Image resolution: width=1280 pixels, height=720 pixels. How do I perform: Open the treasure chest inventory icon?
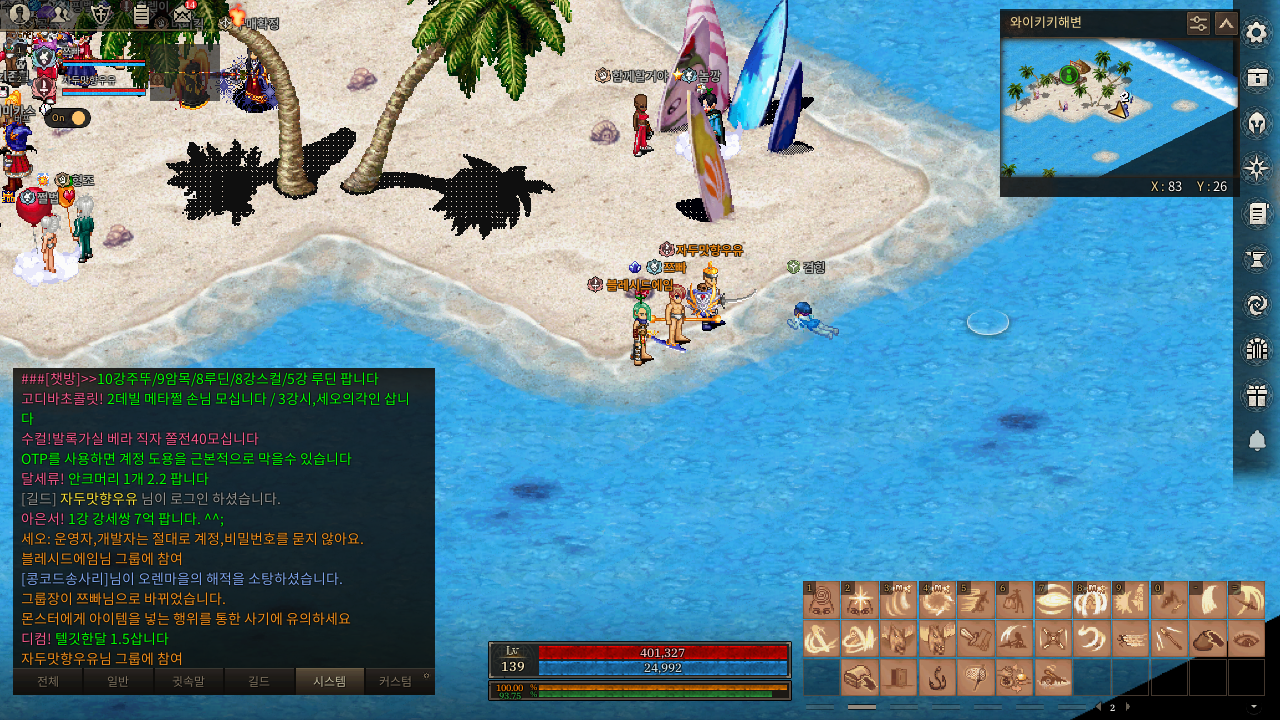tap(1257, 78)
